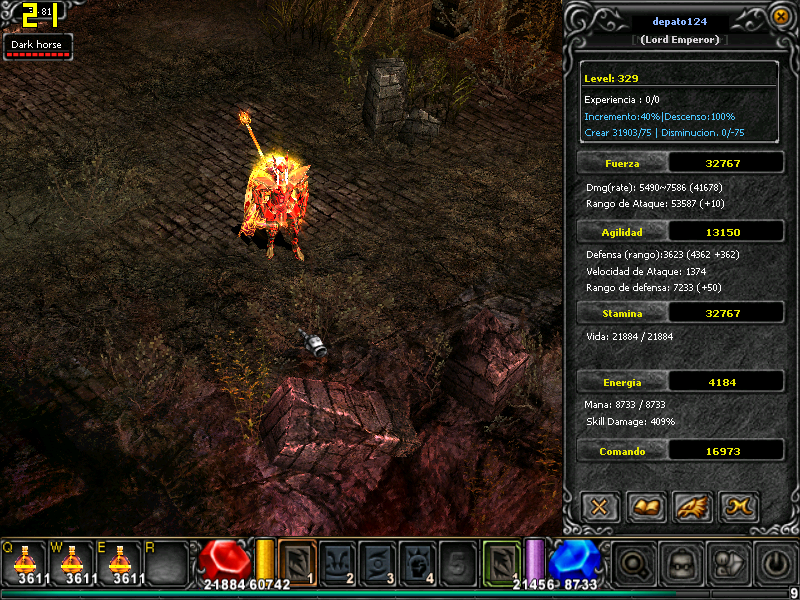Use the potion in the E slot
800x600 pixels.
(x=118, y=561)
